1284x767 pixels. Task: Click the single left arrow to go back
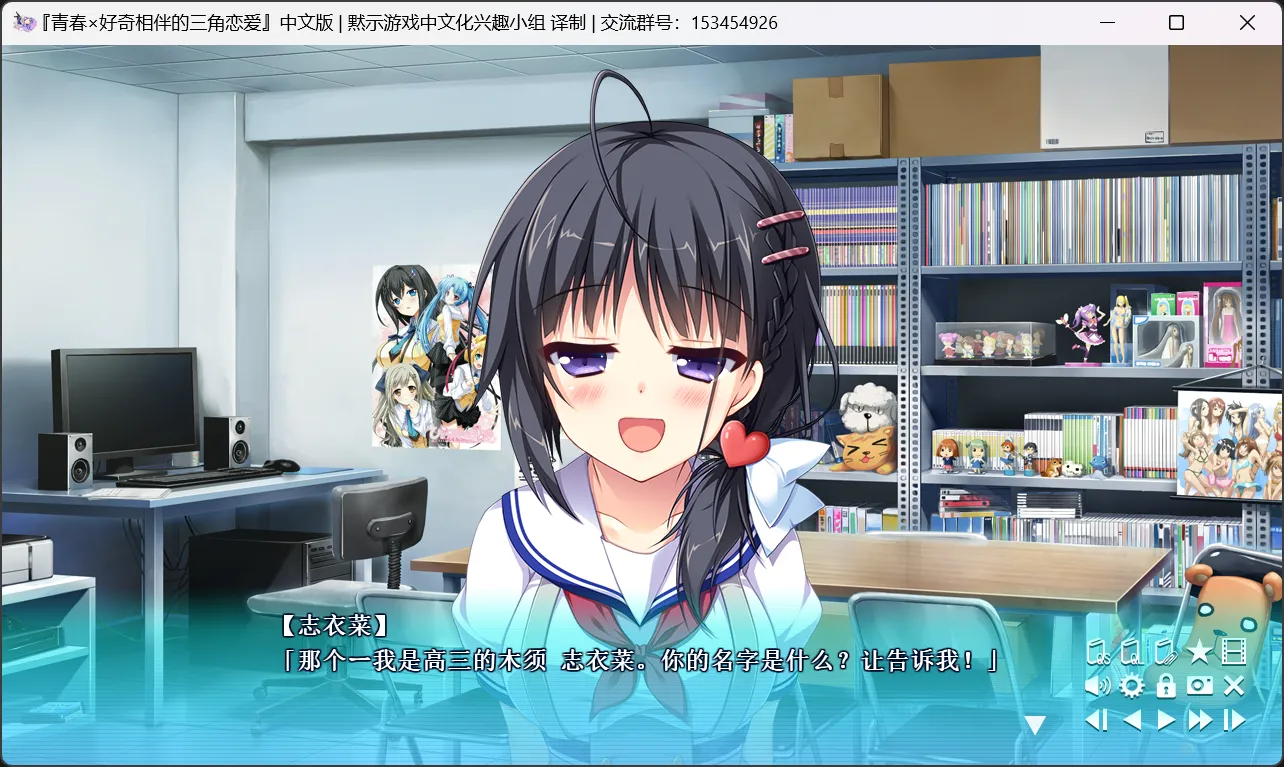(x=1131, y=720)
